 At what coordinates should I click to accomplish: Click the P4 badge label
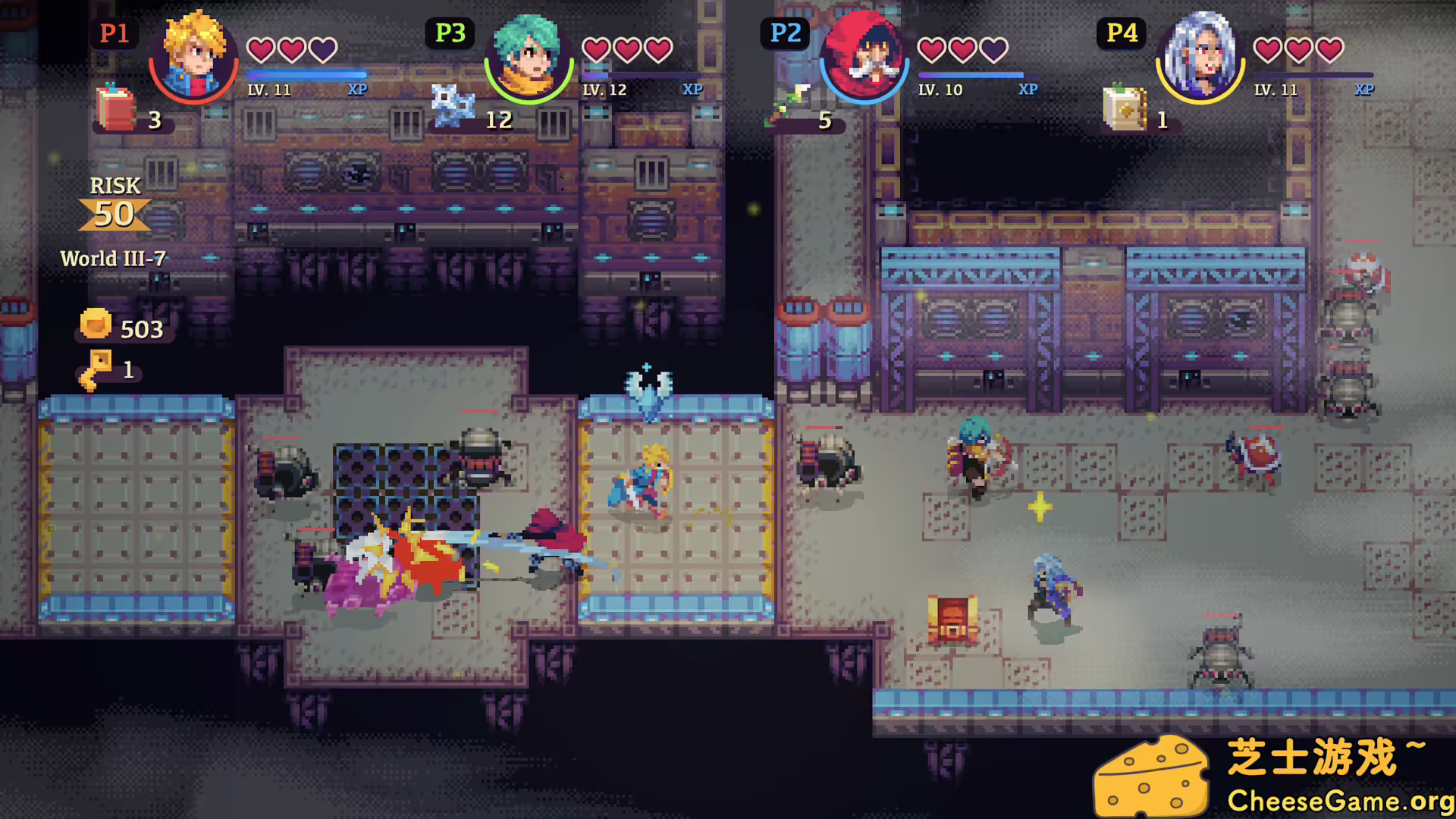pyautogui.click(x=1121, y=33)
